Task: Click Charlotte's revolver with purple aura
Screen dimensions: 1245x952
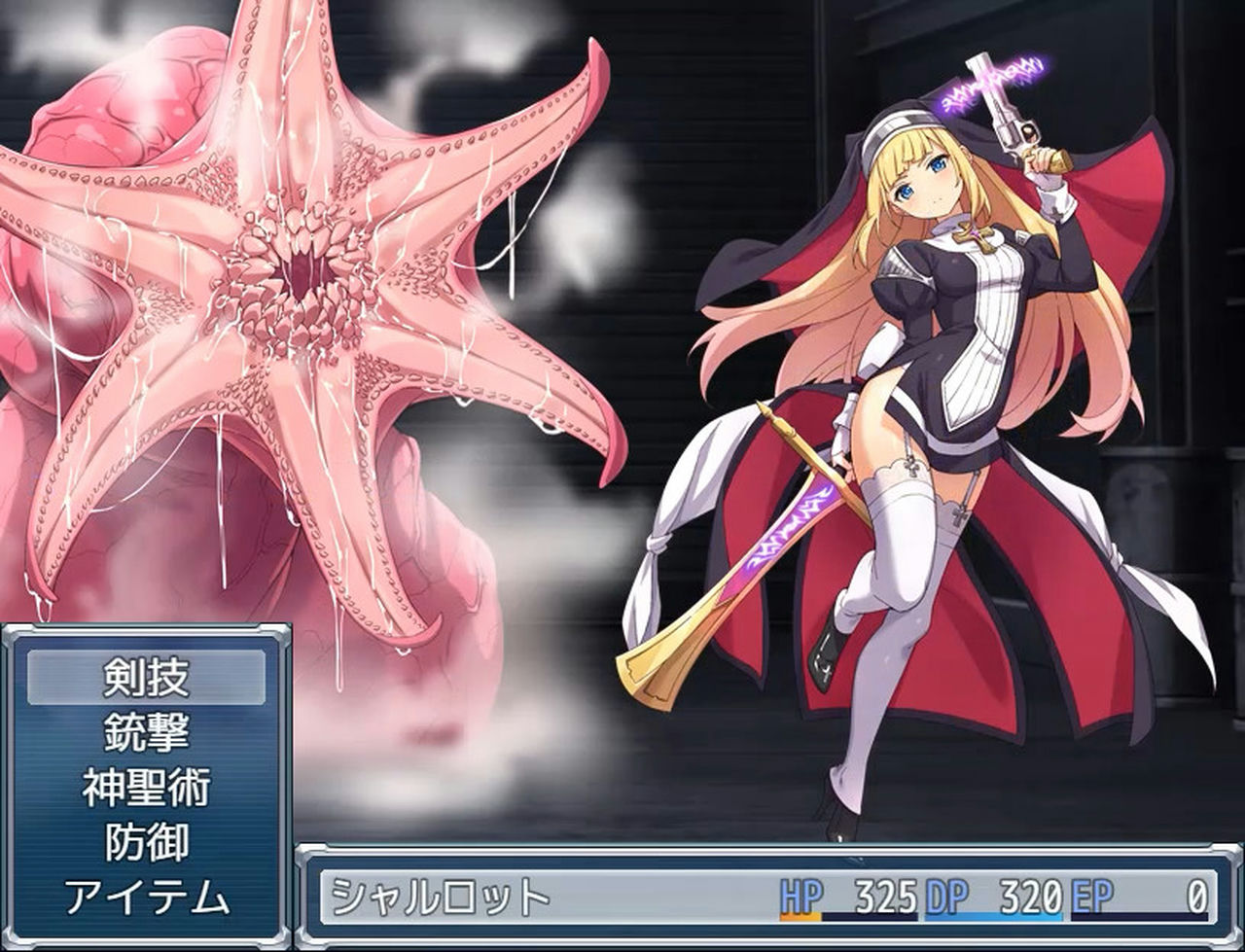Action: pos(1007,107)
